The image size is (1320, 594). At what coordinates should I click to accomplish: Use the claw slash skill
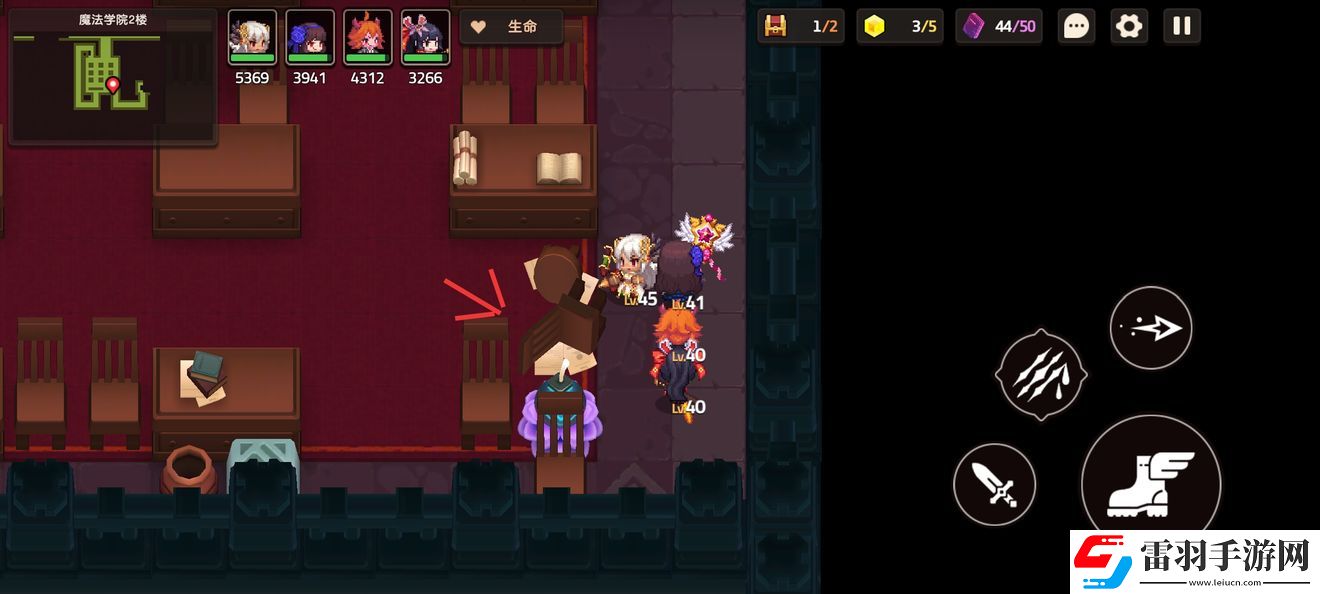coord(1041,375)
